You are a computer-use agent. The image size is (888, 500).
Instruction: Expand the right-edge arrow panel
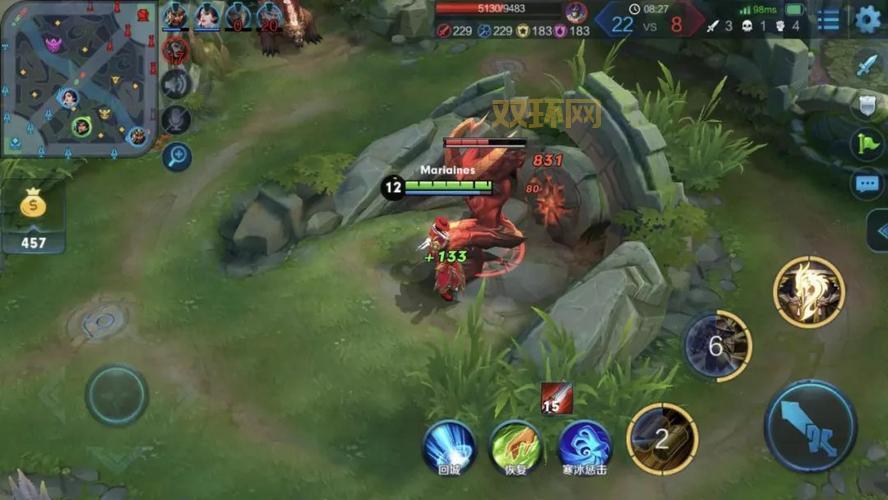point(879,231)
